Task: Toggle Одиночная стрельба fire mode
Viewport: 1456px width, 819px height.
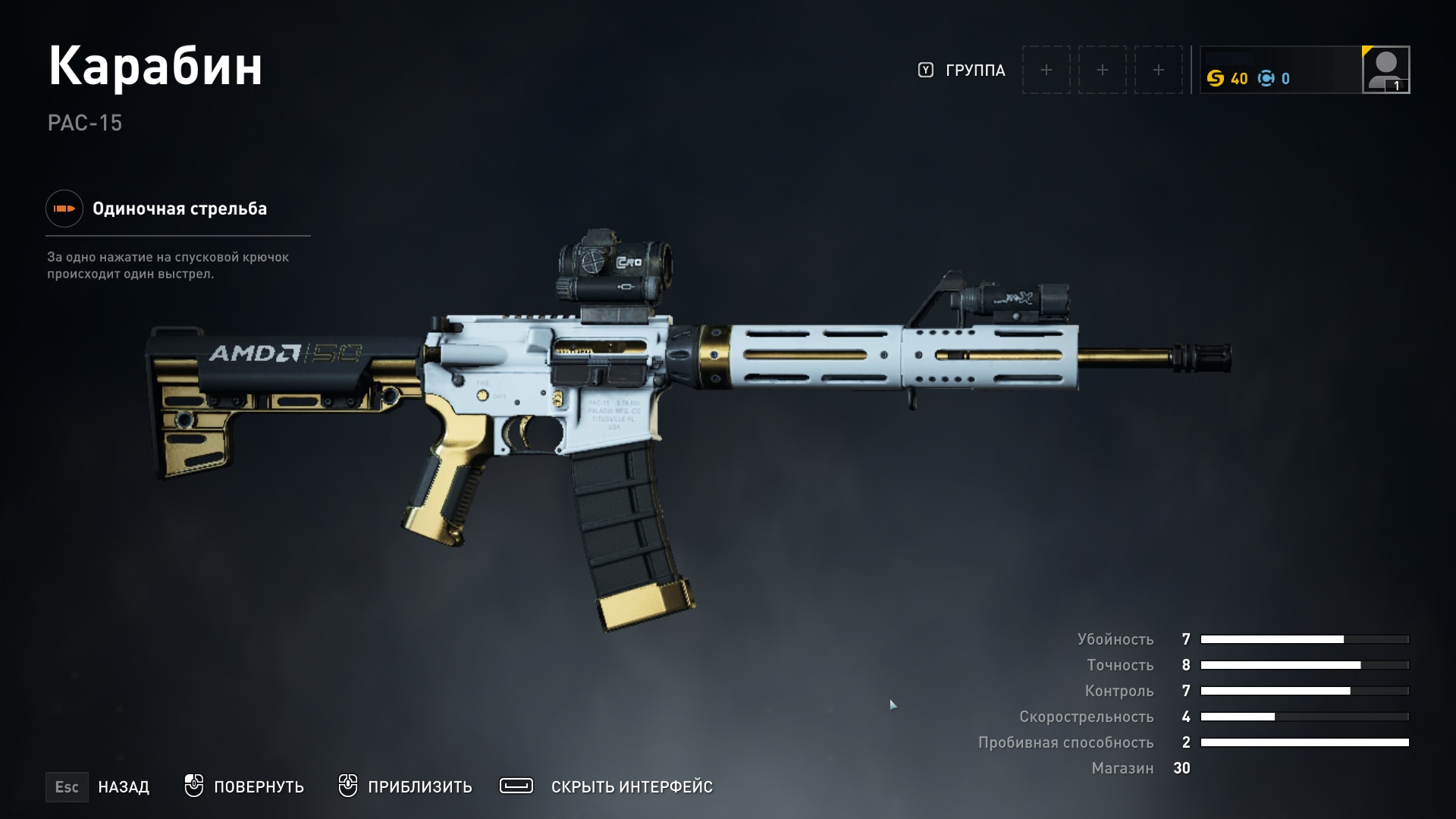Action: pyautogui.click(x=179, y=209)
